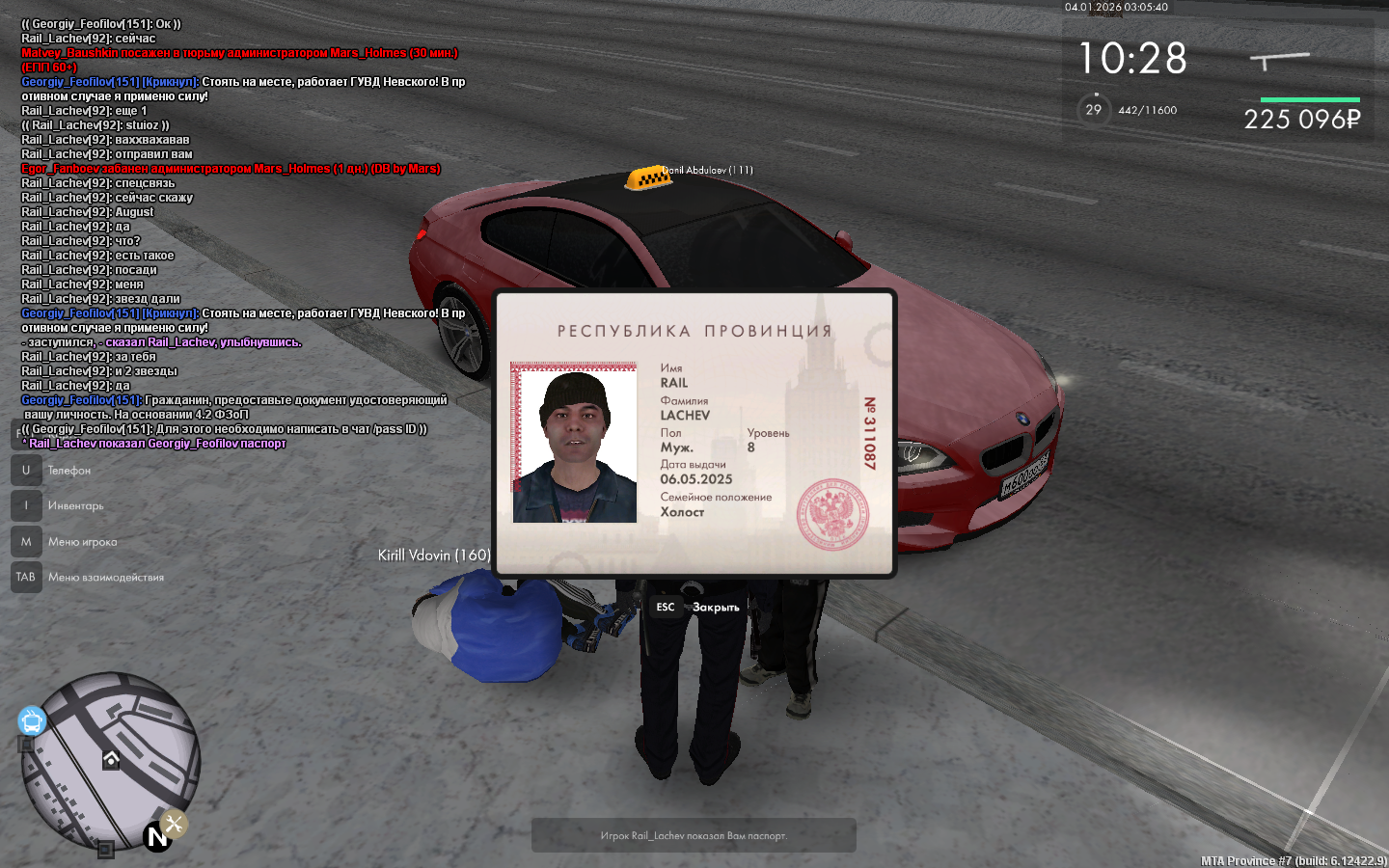Click the circular minimap
Image resolution: width=1389 pixels, height=868 pixels.
coord(110,762)
